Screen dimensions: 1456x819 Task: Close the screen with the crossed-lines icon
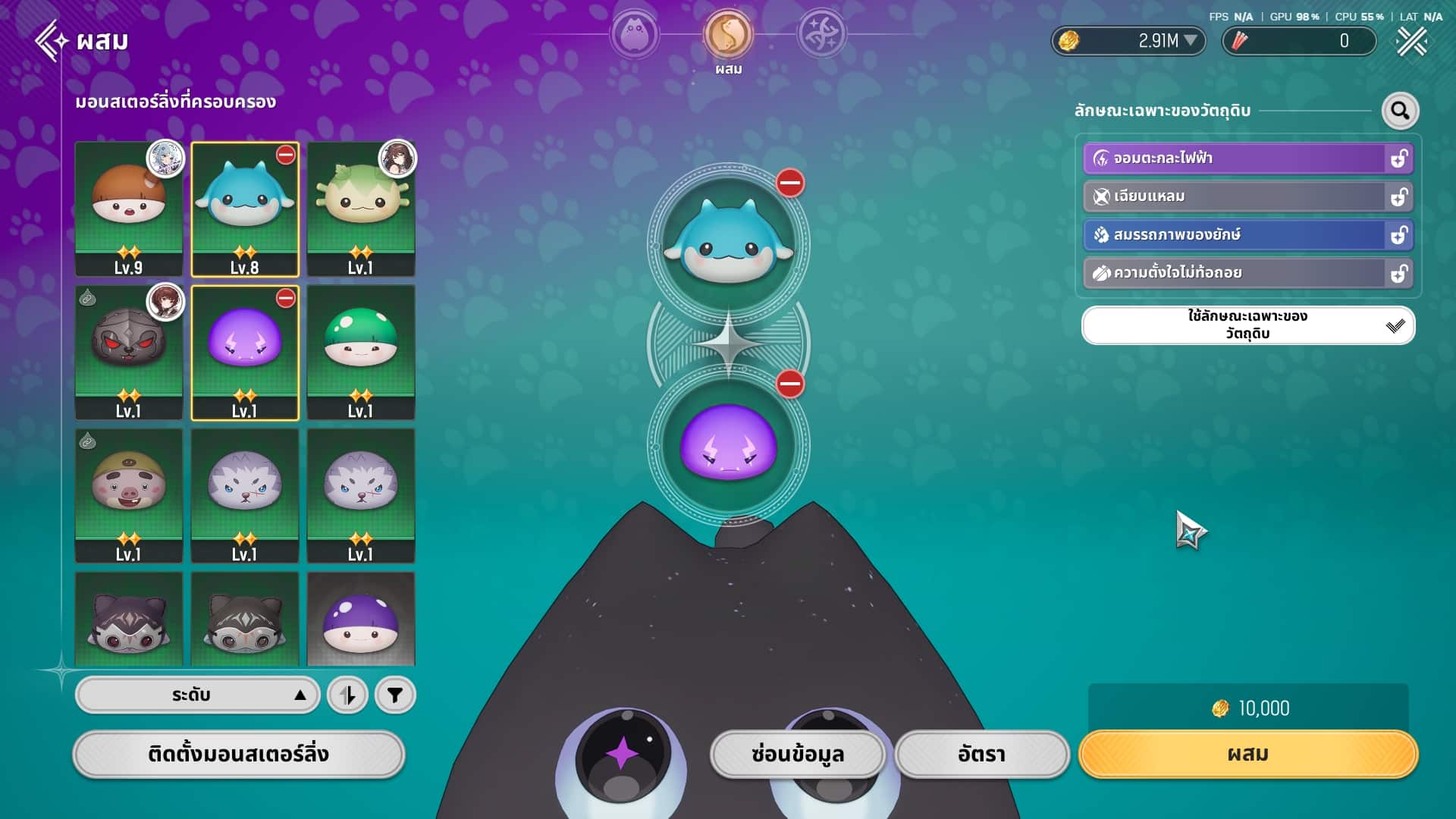coord(1411,41)
